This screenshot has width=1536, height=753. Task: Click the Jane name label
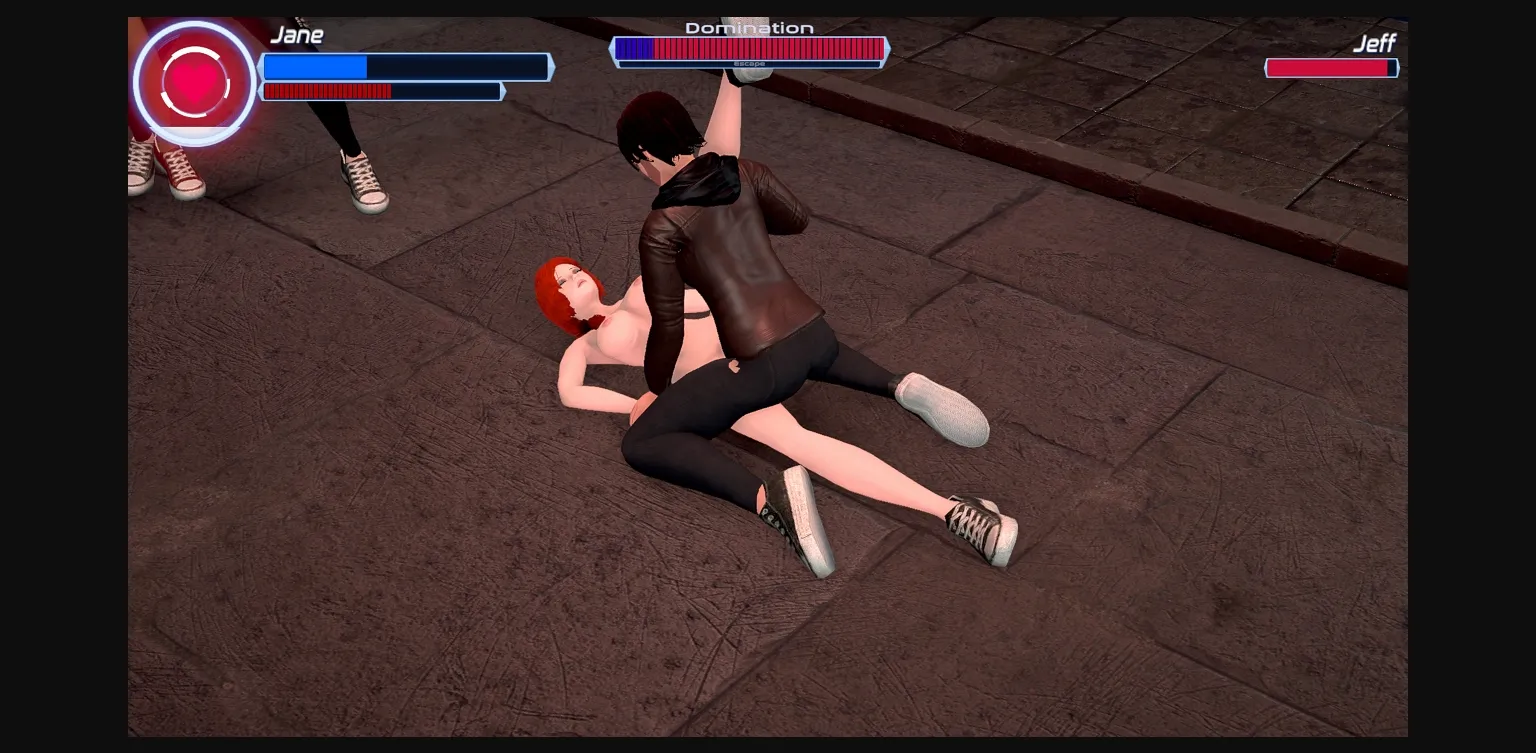297,34
